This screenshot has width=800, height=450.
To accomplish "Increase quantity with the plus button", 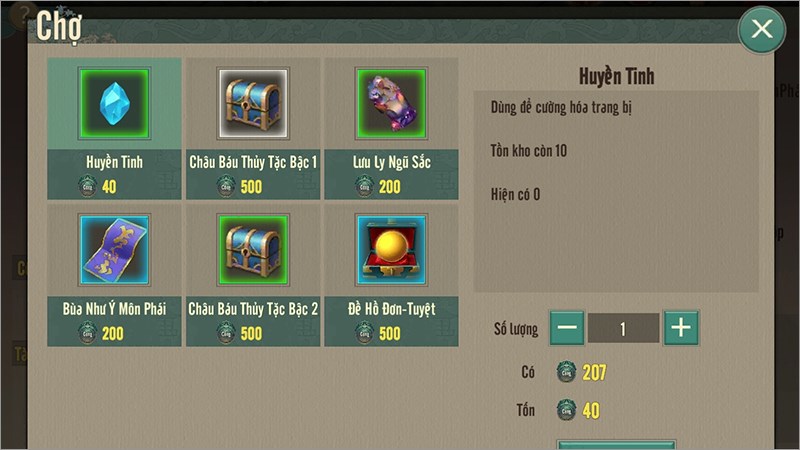I will [x=681, y=328].
